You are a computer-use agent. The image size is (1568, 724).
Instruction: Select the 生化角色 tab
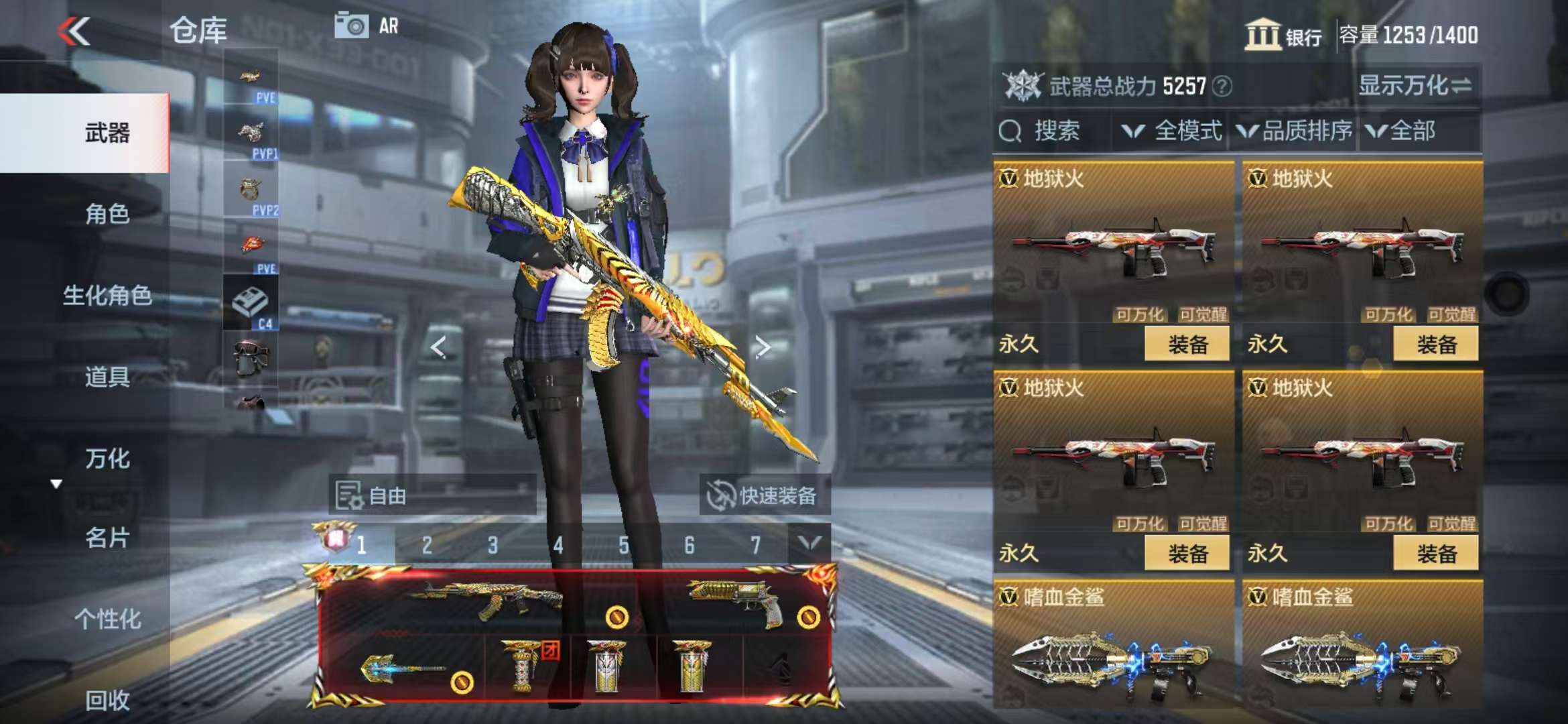point(107,295)
